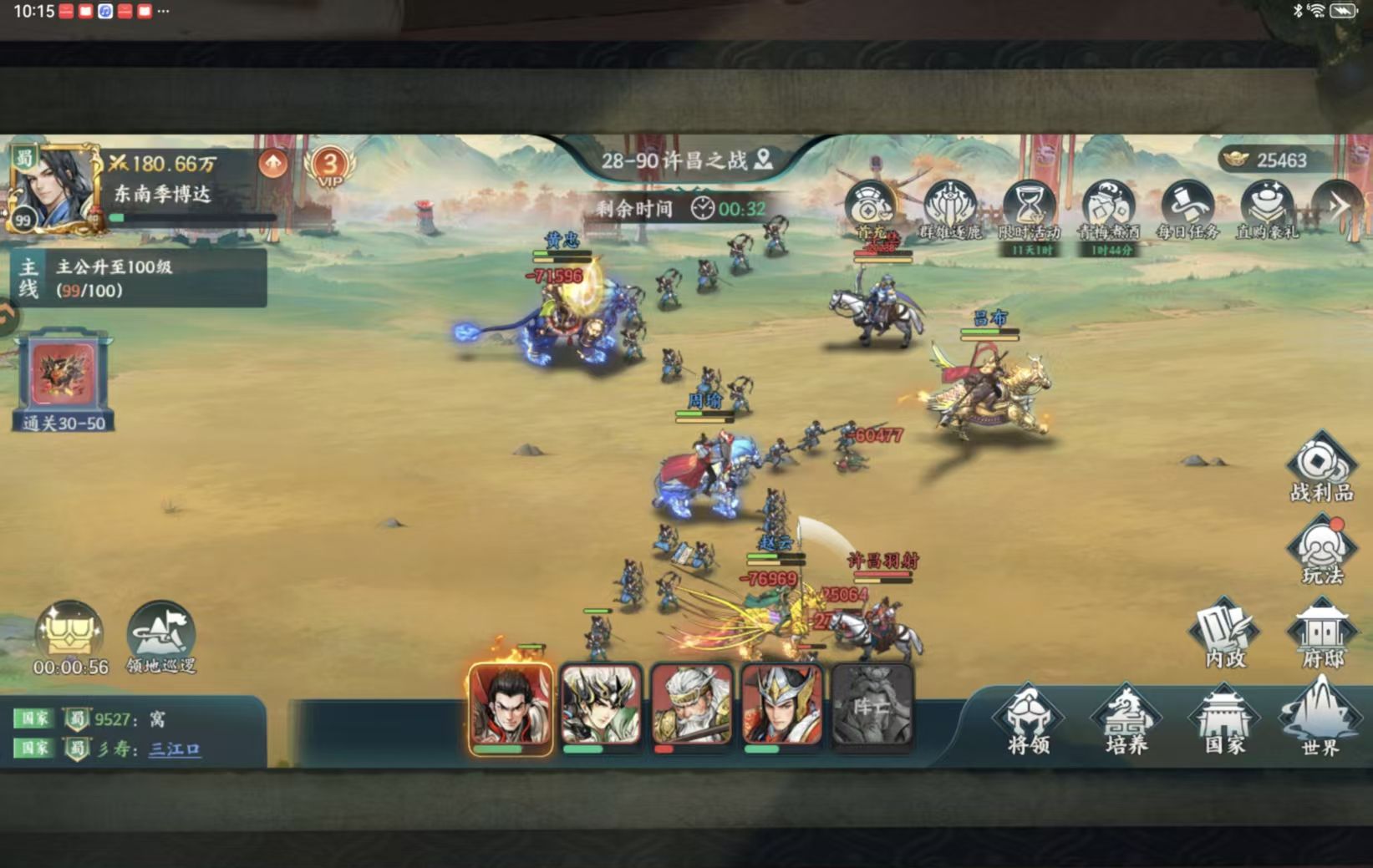Viewport: 1373px width, 868px height.
Task: Open the 限时活动 limited-time event
Action: [x=1029, y=209]
